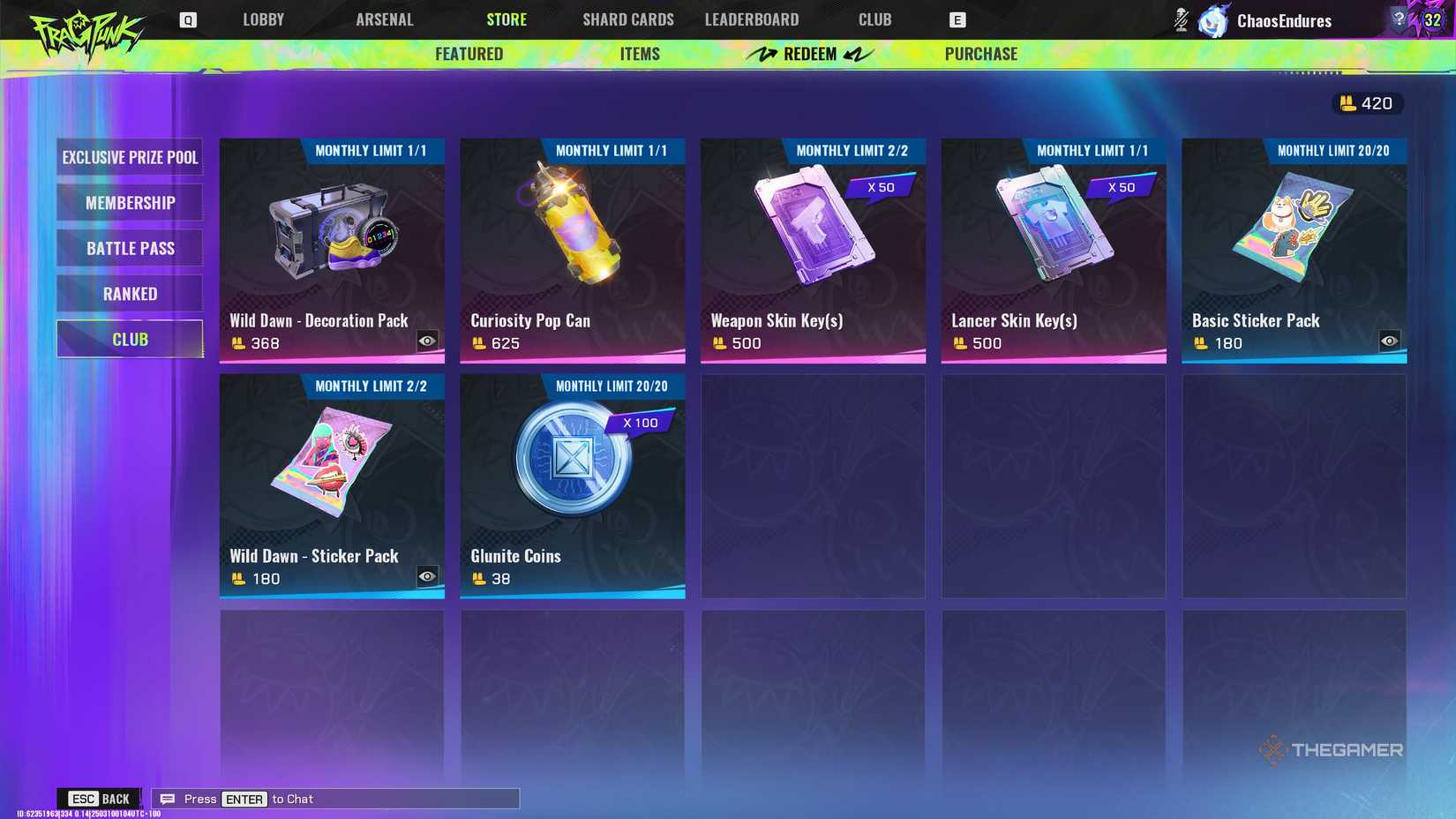Show the Wild Dawn - Sticker Pack preview
The width and height of the screenshot is (1456, 819).
tap(428, 575)
